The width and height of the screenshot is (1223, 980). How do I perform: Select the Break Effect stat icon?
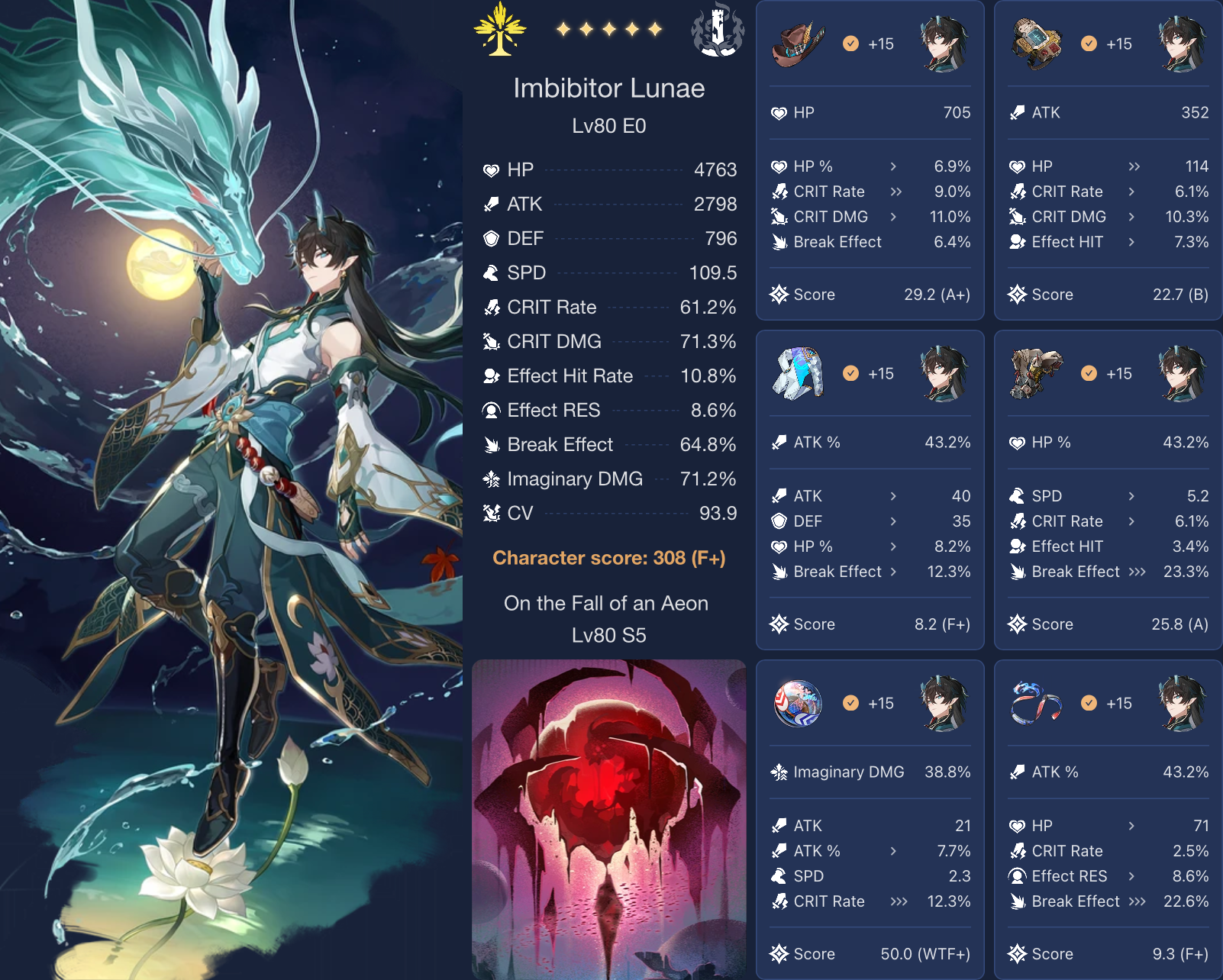(492, 444)
